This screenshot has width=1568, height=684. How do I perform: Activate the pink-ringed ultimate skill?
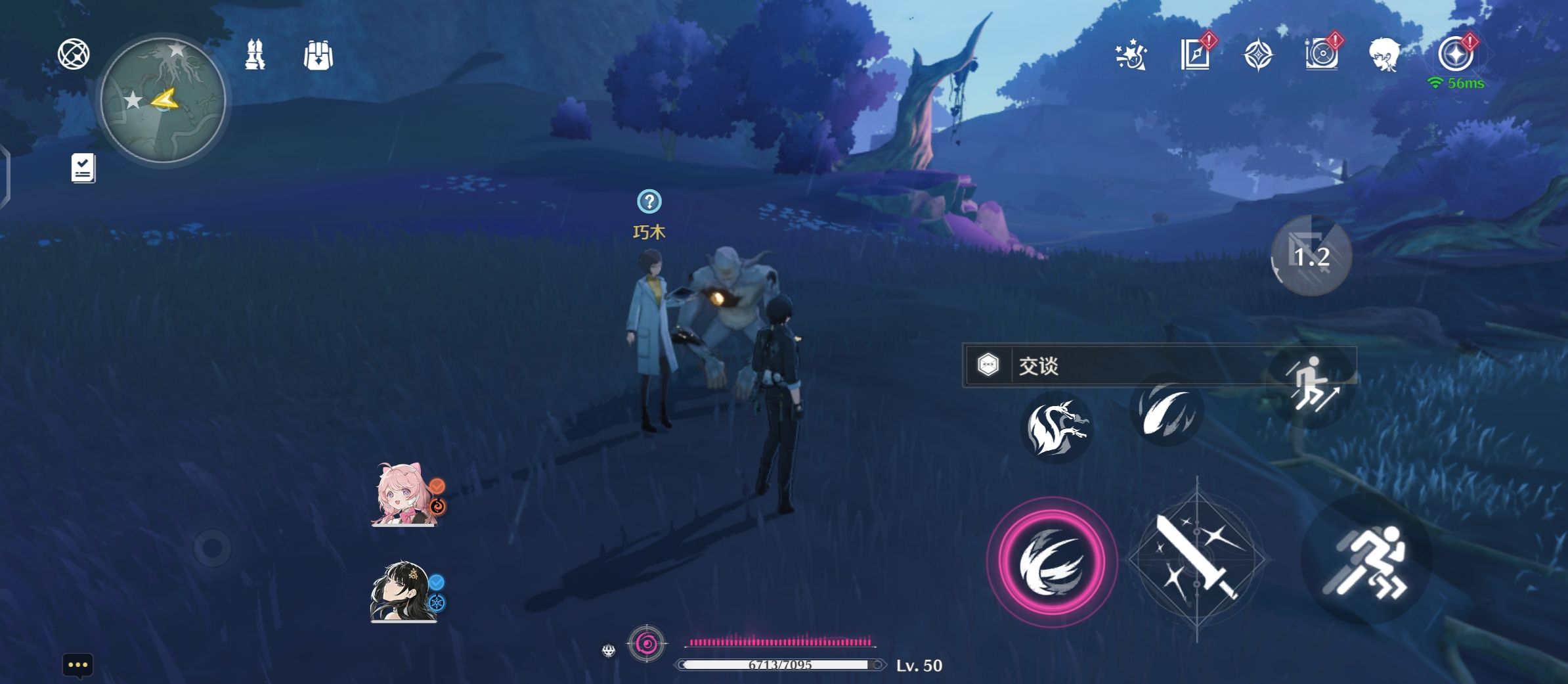coord(1051,562)
